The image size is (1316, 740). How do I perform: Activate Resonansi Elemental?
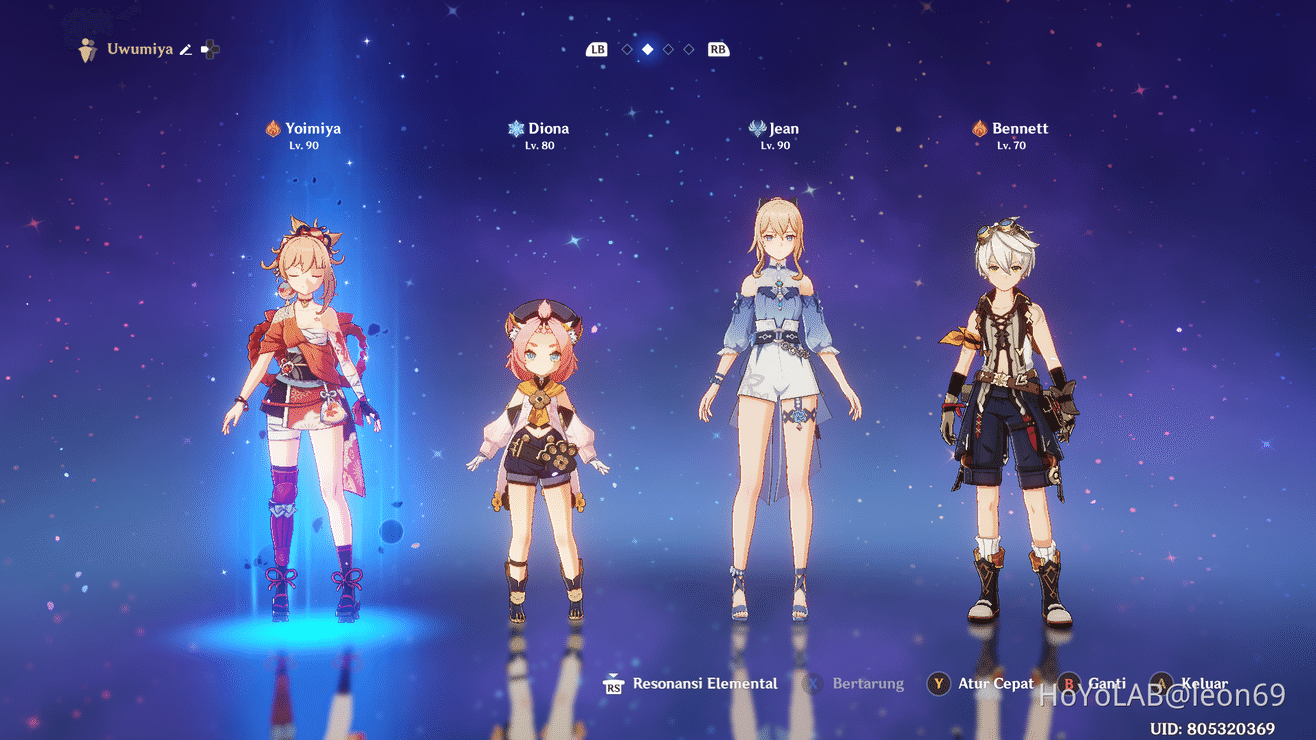coord(704,684)
